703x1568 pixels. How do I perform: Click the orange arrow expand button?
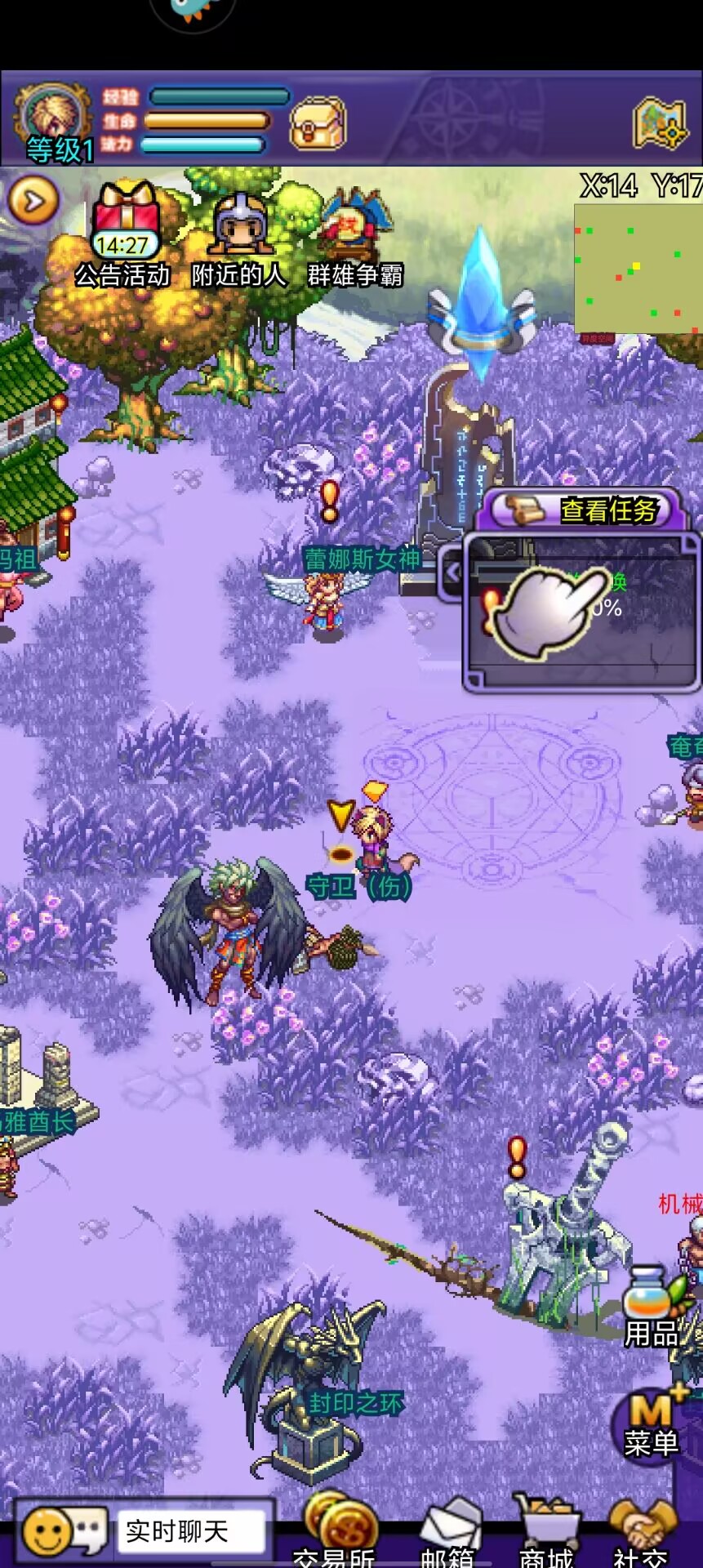click(33, 201)
